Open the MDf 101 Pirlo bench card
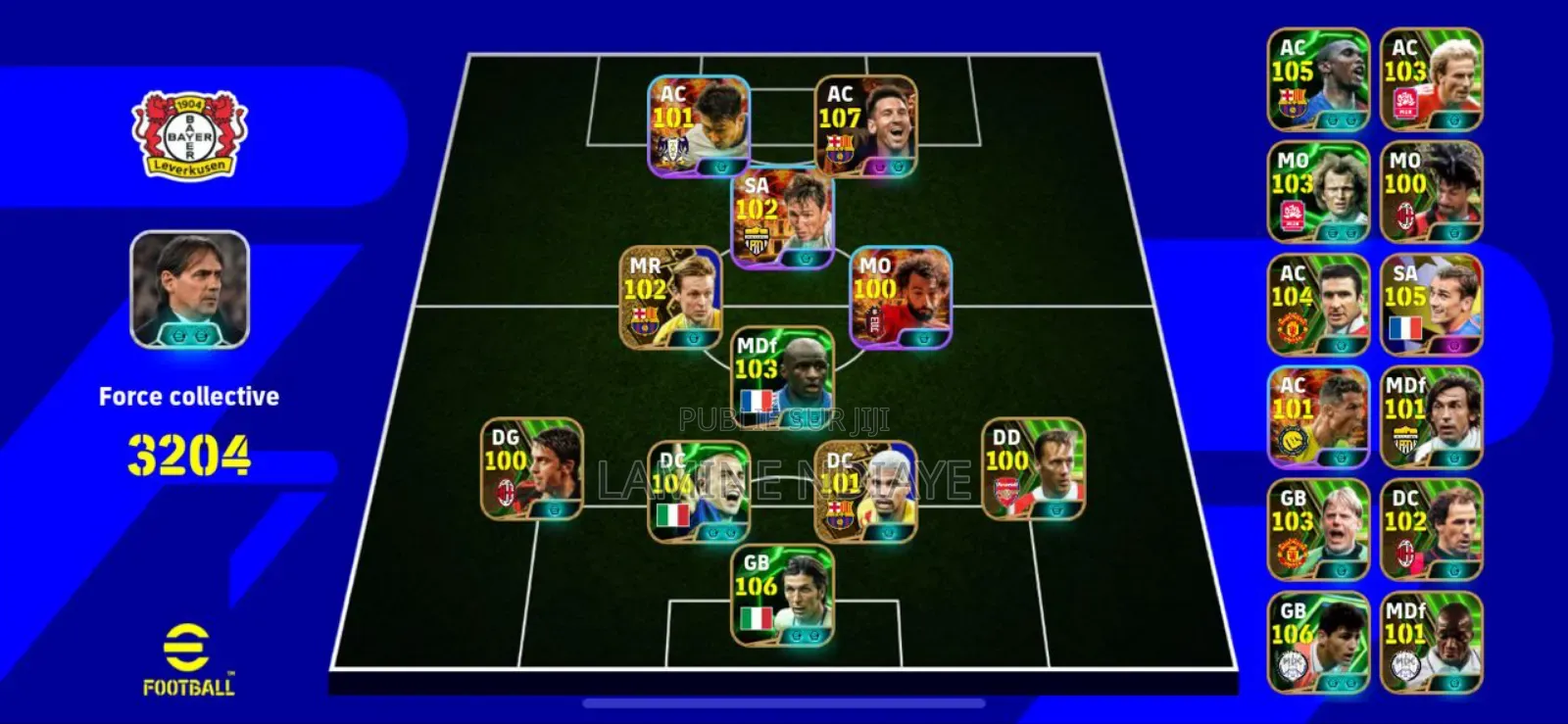The width and height of the screenshot is (1568, 724). (1431, 416)
